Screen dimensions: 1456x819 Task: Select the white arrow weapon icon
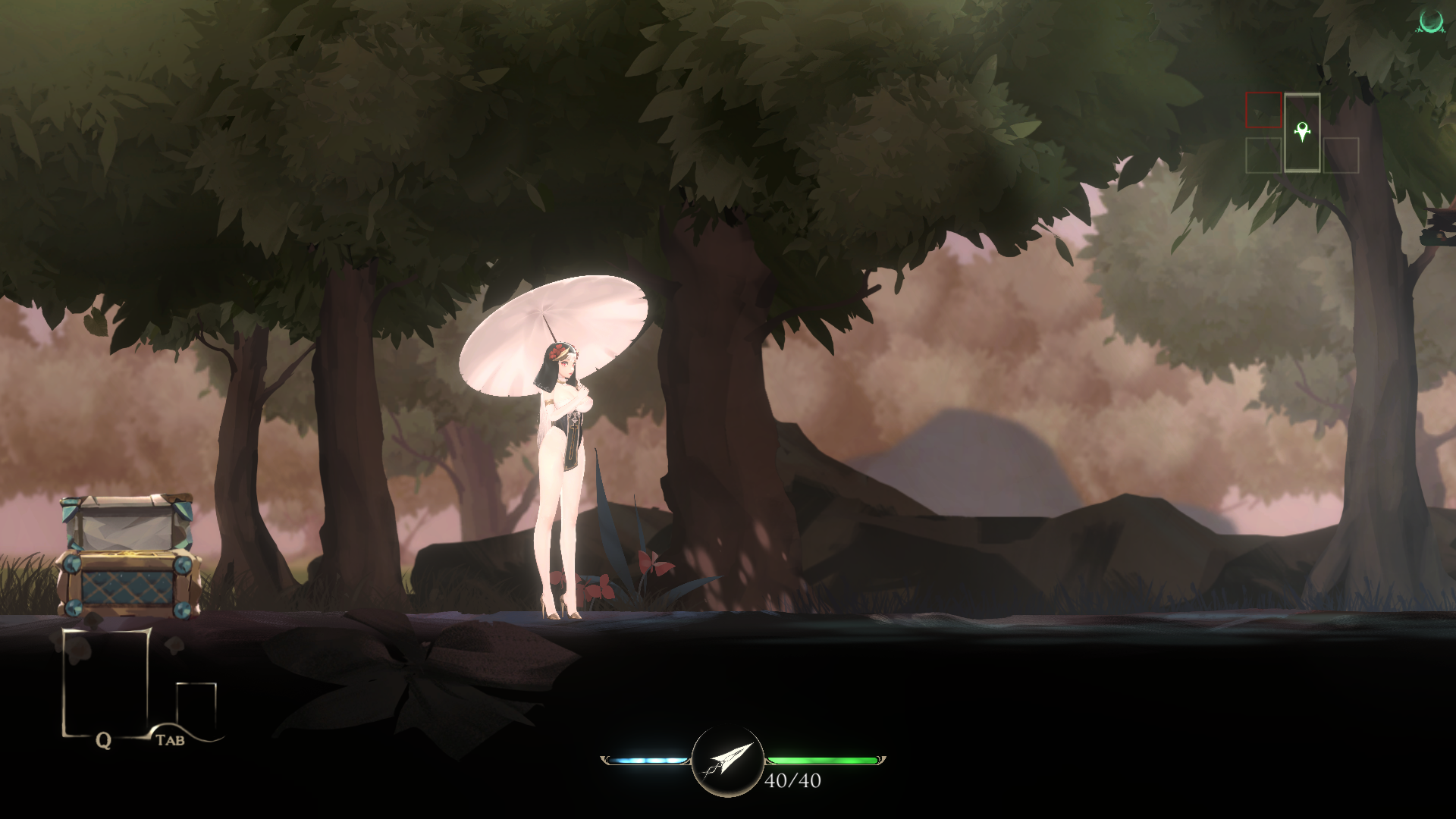(728, 761)
